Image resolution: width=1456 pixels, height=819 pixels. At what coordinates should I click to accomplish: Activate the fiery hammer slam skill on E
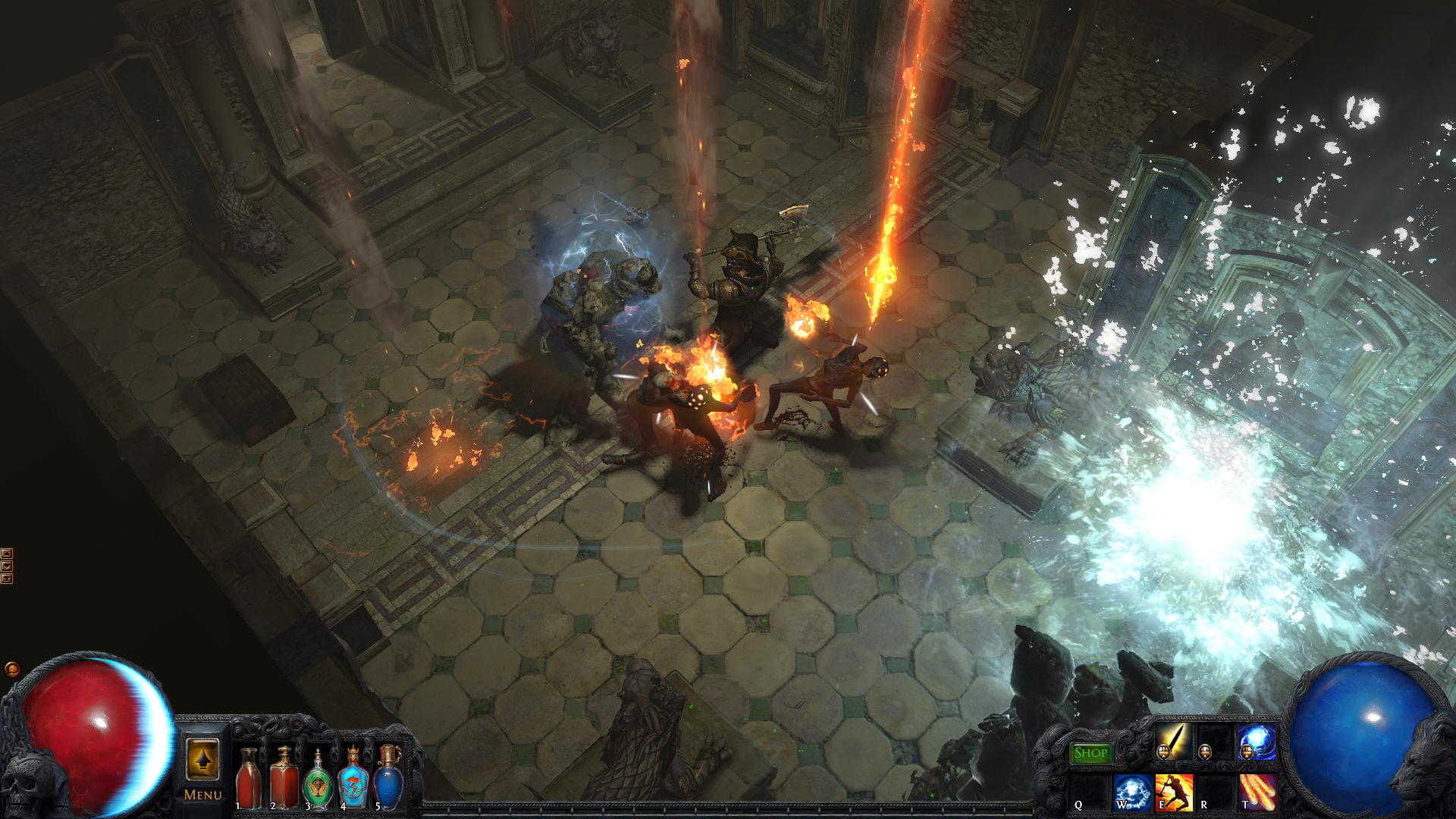(x=1173, y=793)
